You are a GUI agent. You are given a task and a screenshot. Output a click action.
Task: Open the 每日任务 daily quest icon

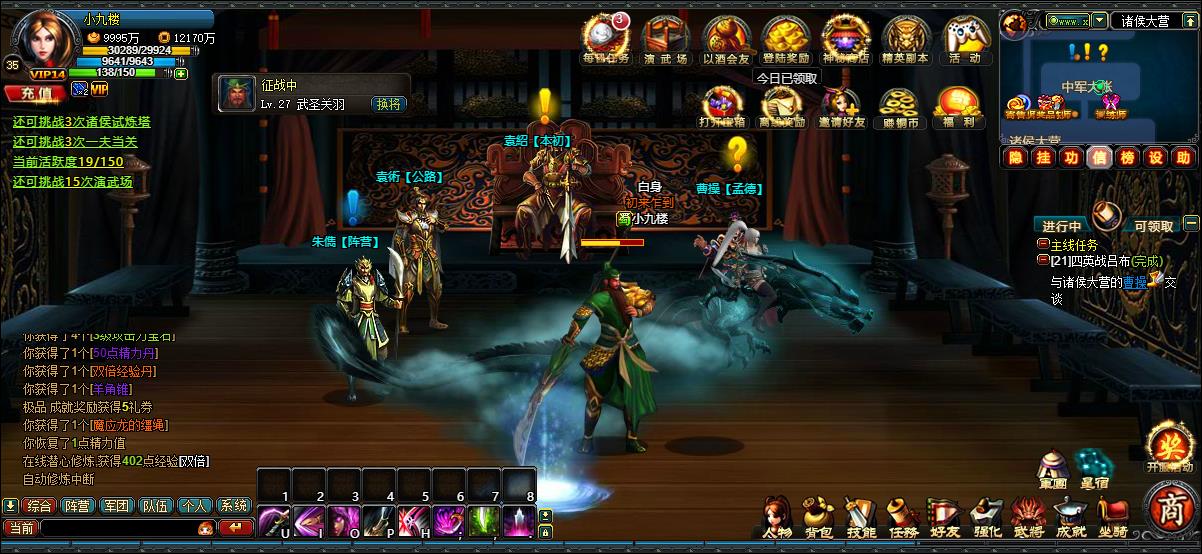606,38
